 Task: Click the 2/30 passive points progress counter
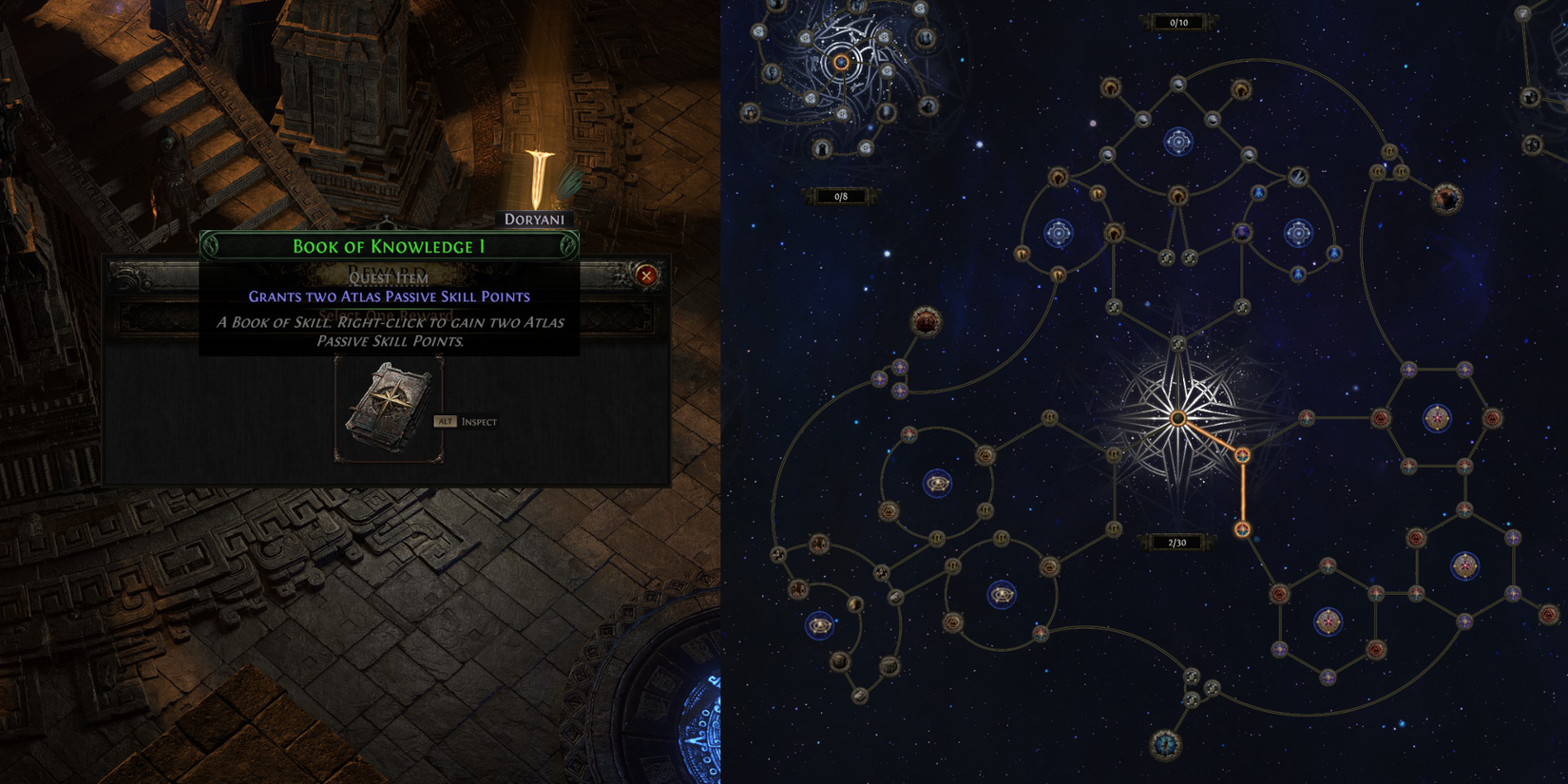tap(1176, 542)
